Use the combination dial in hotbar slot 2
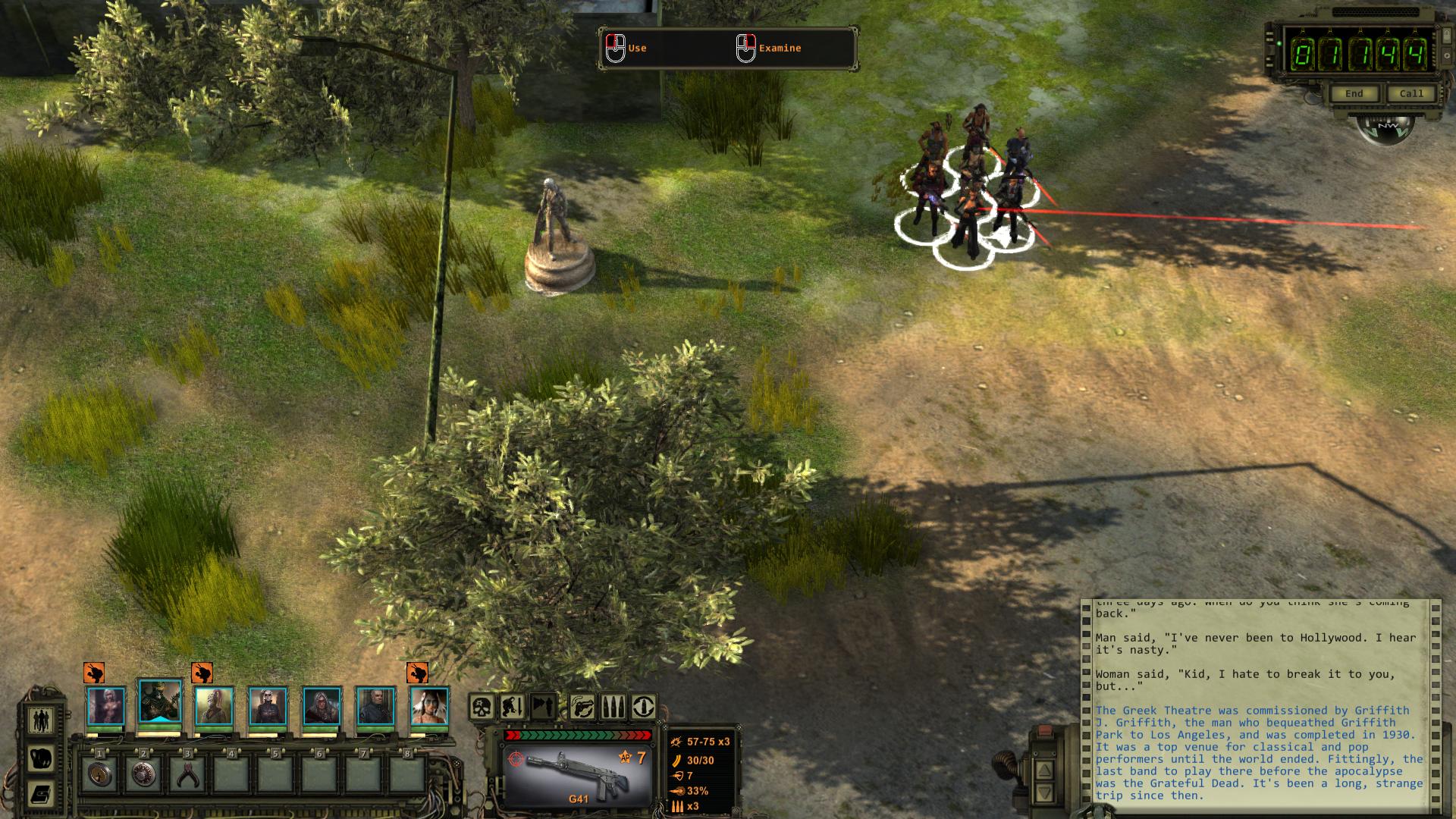1456x819 pixels. 143,774
